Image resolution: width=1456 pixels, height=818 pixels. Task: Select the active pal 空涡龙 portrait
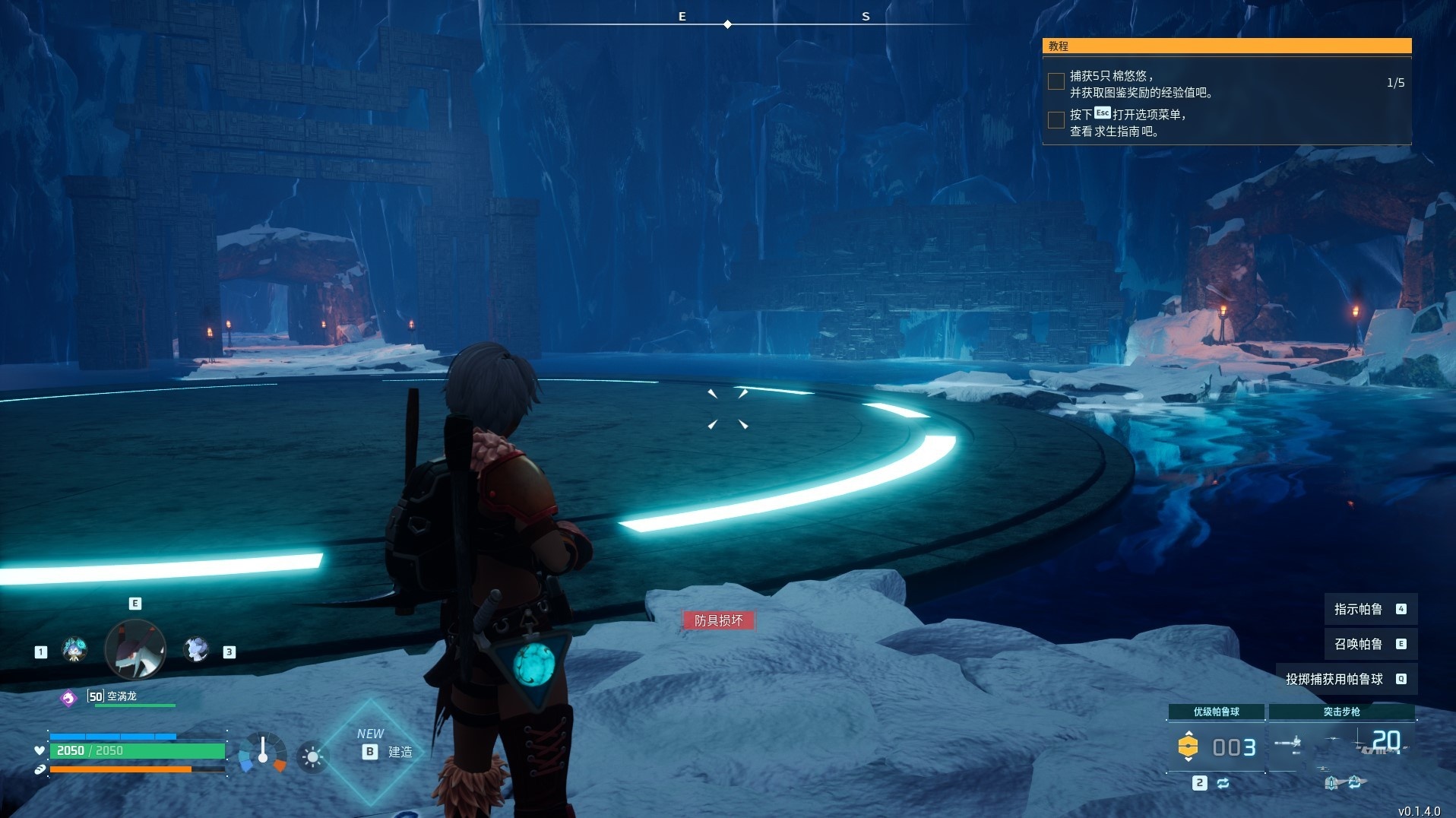pos(135,649)
